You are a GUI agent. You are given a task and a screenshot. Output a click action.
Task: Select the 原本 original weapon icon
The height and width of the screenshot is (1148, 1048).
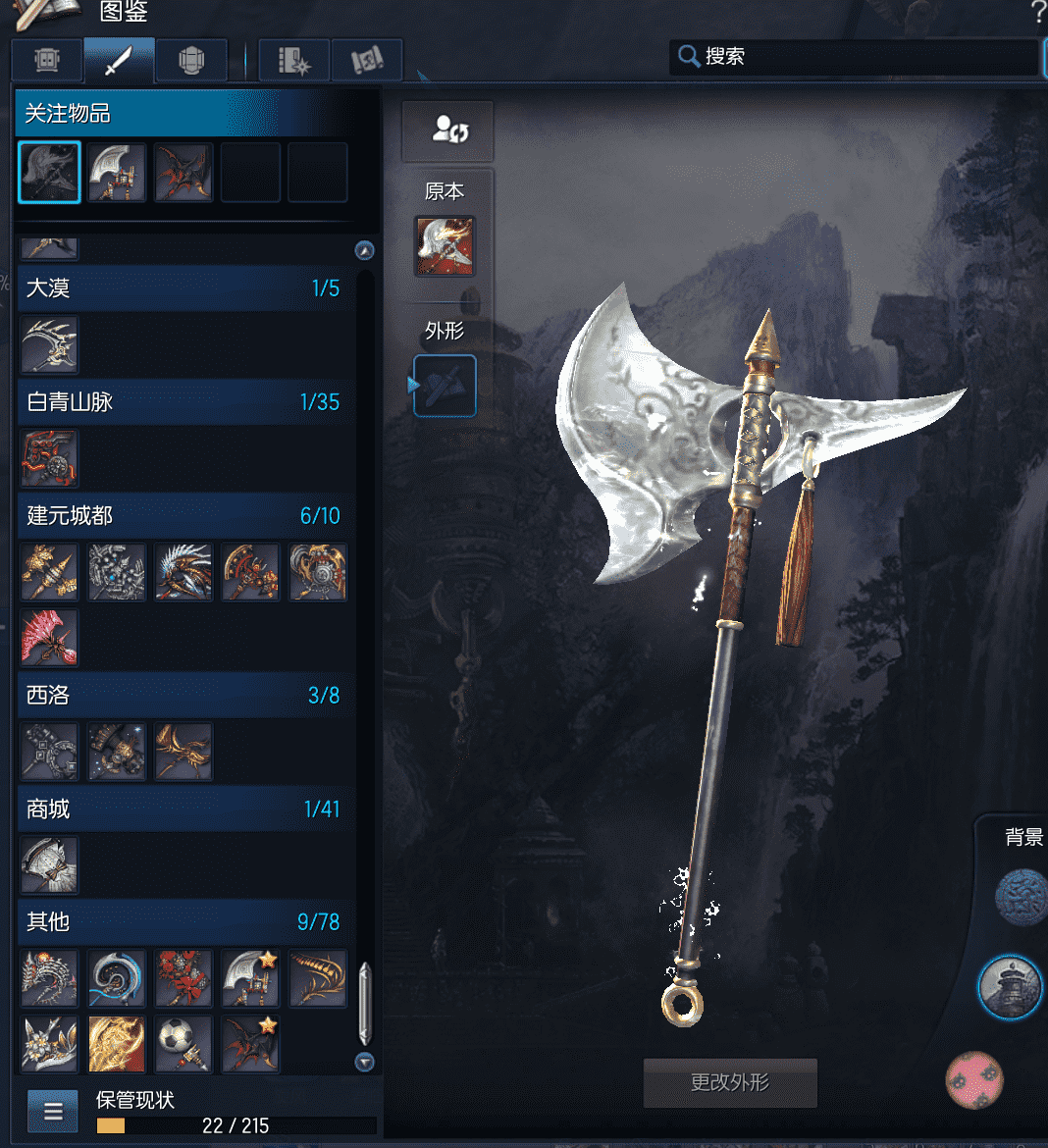(445, 246)
